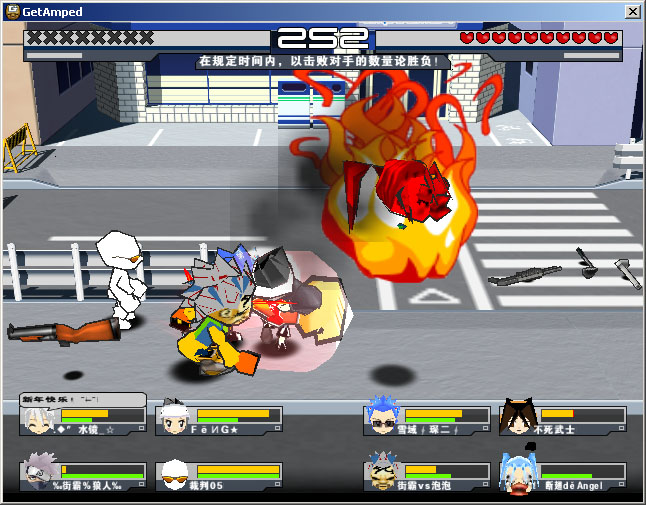This screenshot has width=646, height=505.
Task: Close the GetAmped window
Action: click(x=632, y=11)
